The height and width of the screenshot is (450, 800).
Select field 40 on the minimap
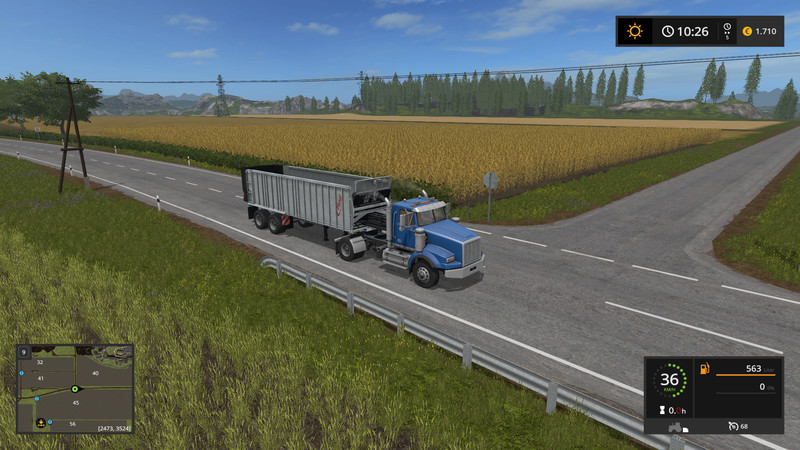click(x=95, y=373)
